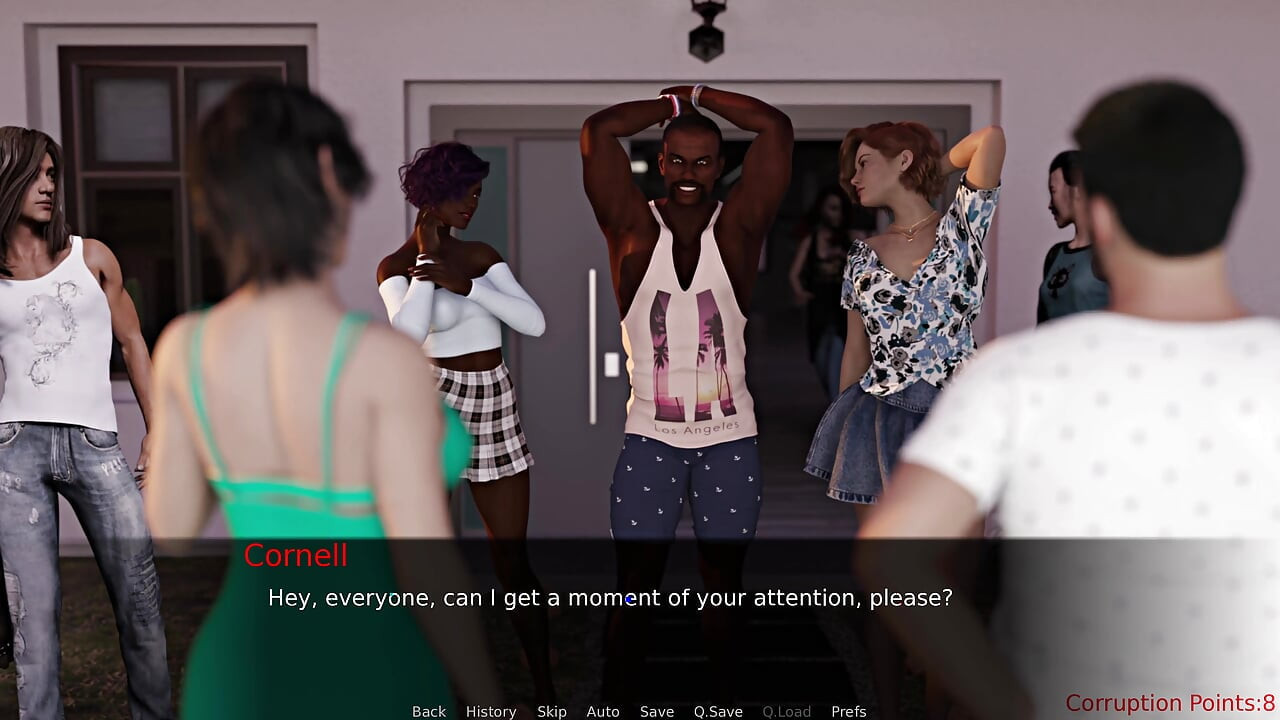
Task: Open the dialogue History log
Action: pos(491,711)
